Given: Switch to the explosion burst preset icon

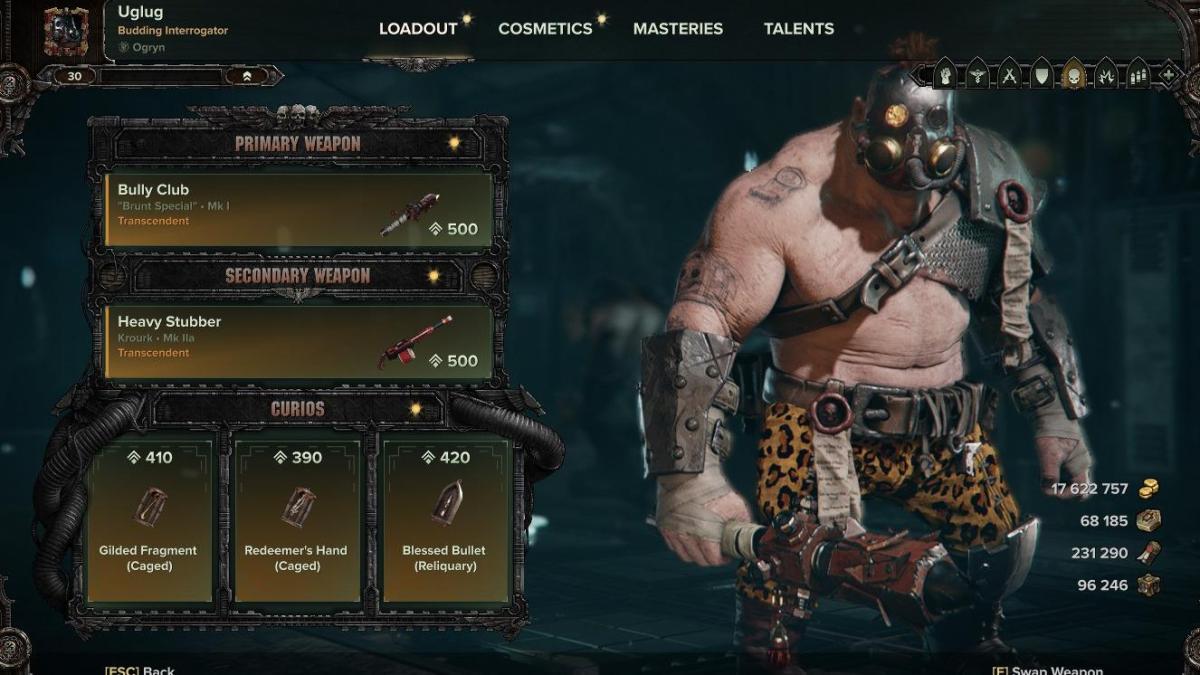Looking at the screenshot, I should [x=1105, y=74].
